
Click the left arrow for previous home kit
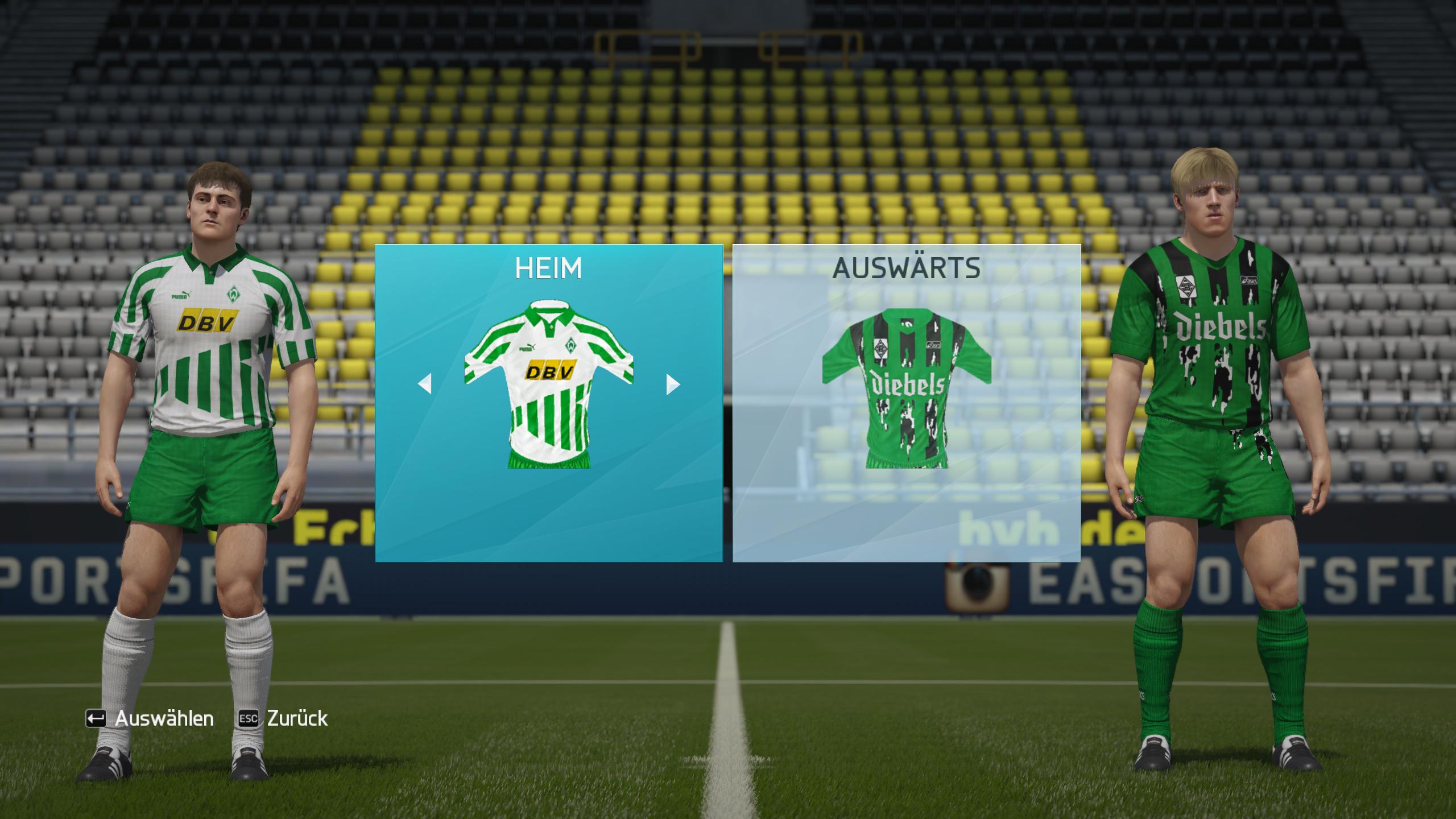[x=425, y=384]
